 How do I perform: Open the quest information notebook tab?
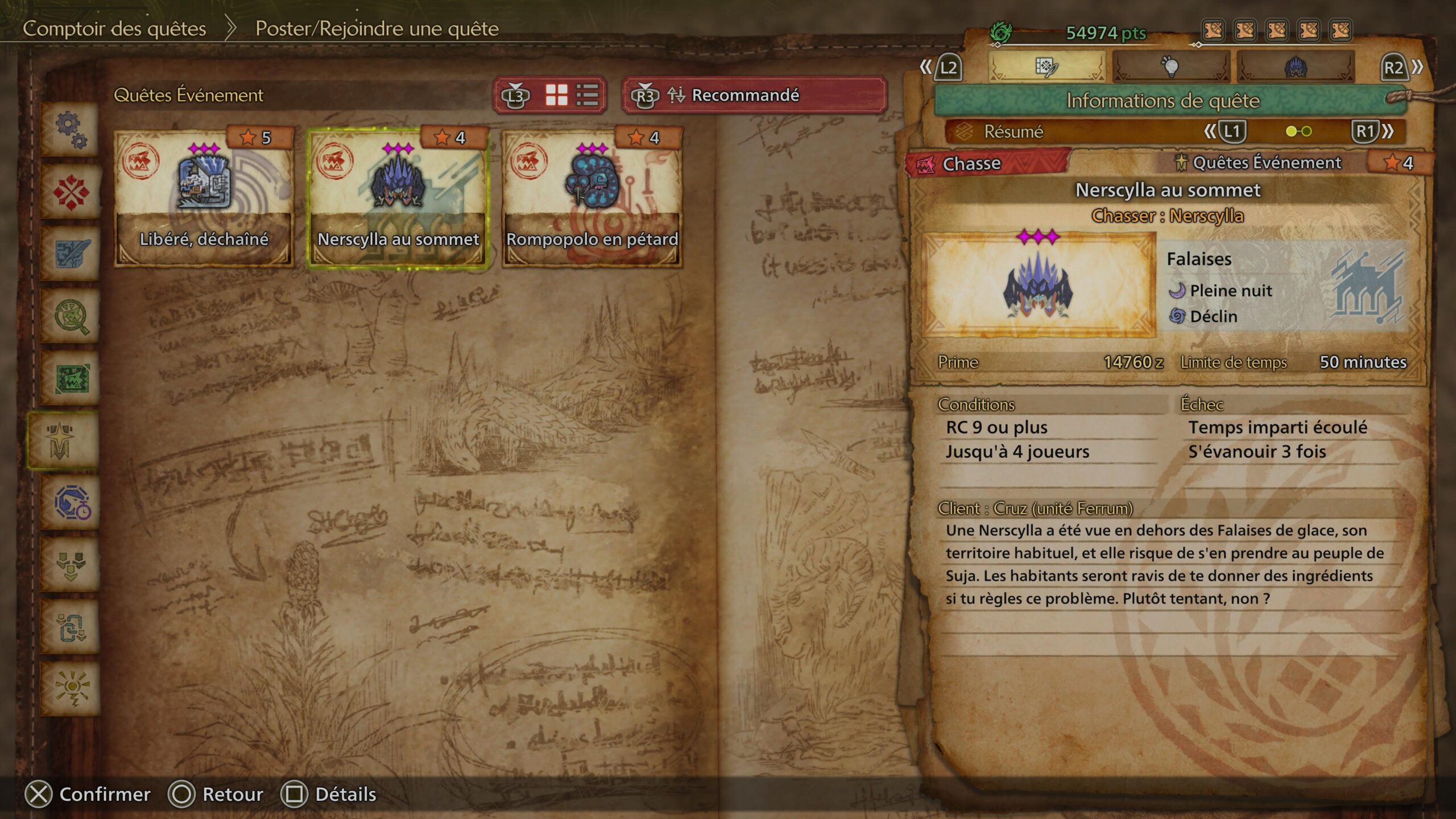(x=1046, y=67)
